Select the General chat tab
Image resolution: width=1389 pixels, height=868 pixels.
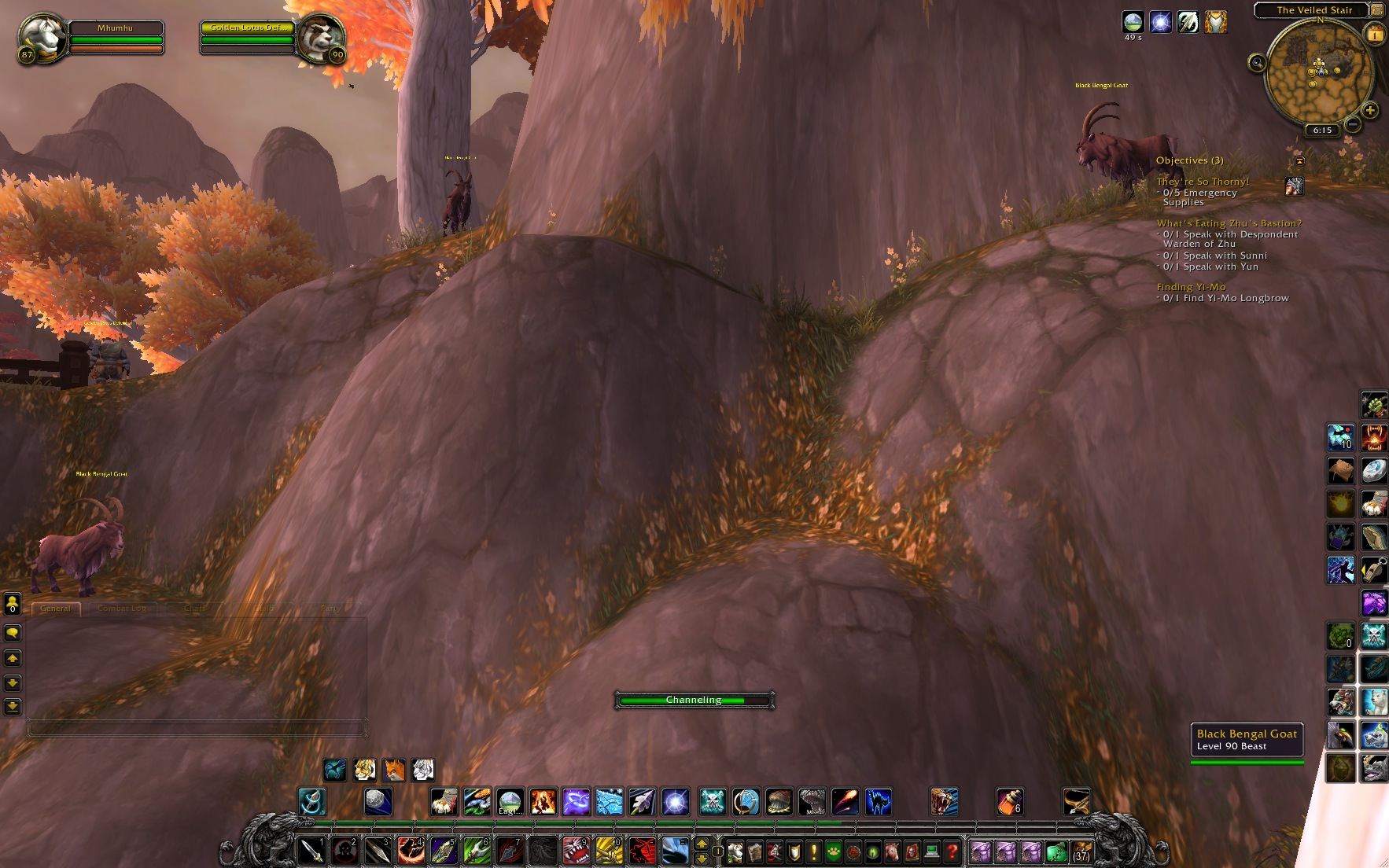coord(55,609)
